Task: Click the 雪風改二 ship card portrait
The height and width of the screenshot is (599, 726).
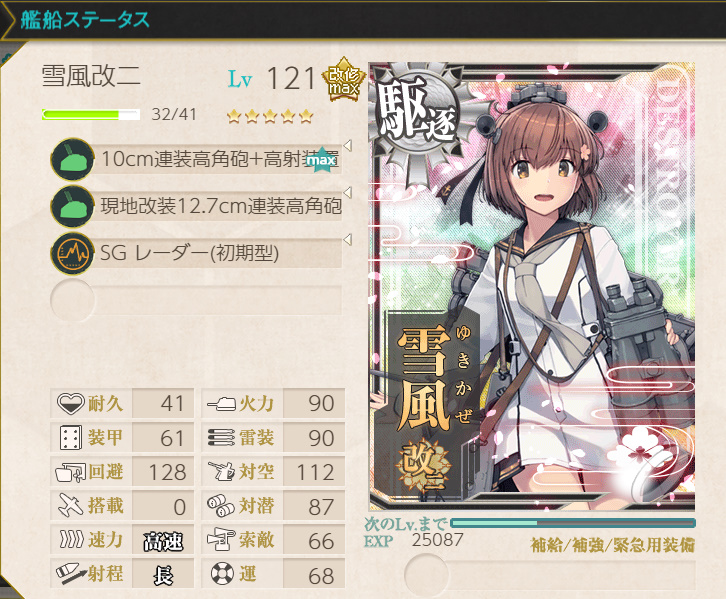Action: click(x=532, y=288)
